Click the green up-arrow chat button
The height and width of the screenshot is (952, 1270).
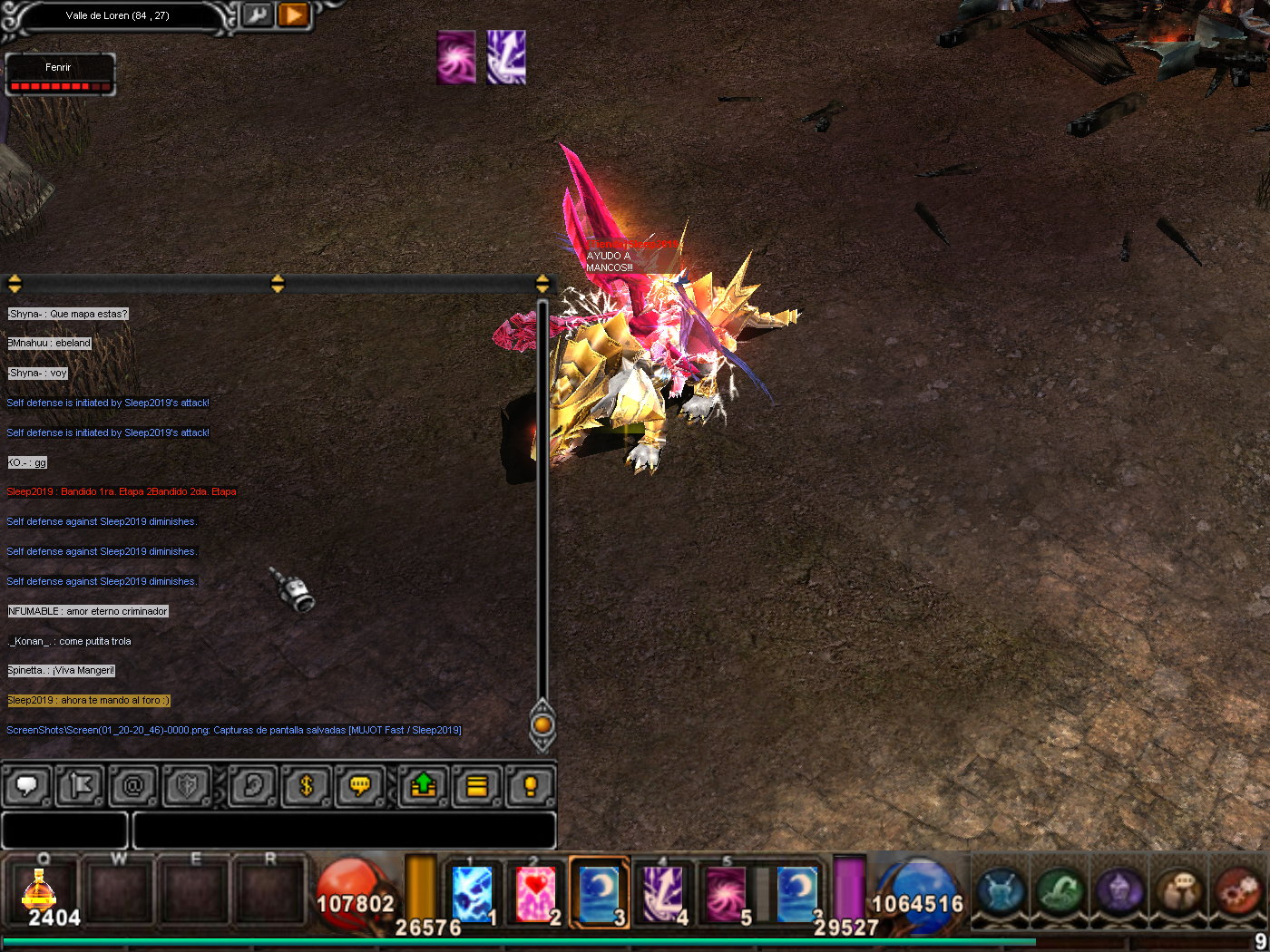pos(424,785)
